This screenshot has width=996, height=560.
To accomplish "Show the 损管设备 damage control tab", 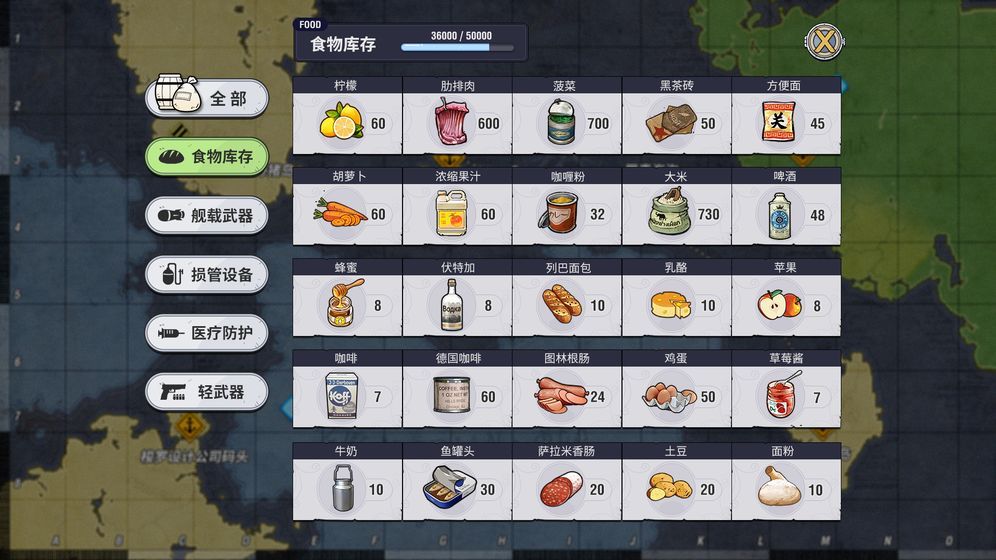I will tap(207, 274).
